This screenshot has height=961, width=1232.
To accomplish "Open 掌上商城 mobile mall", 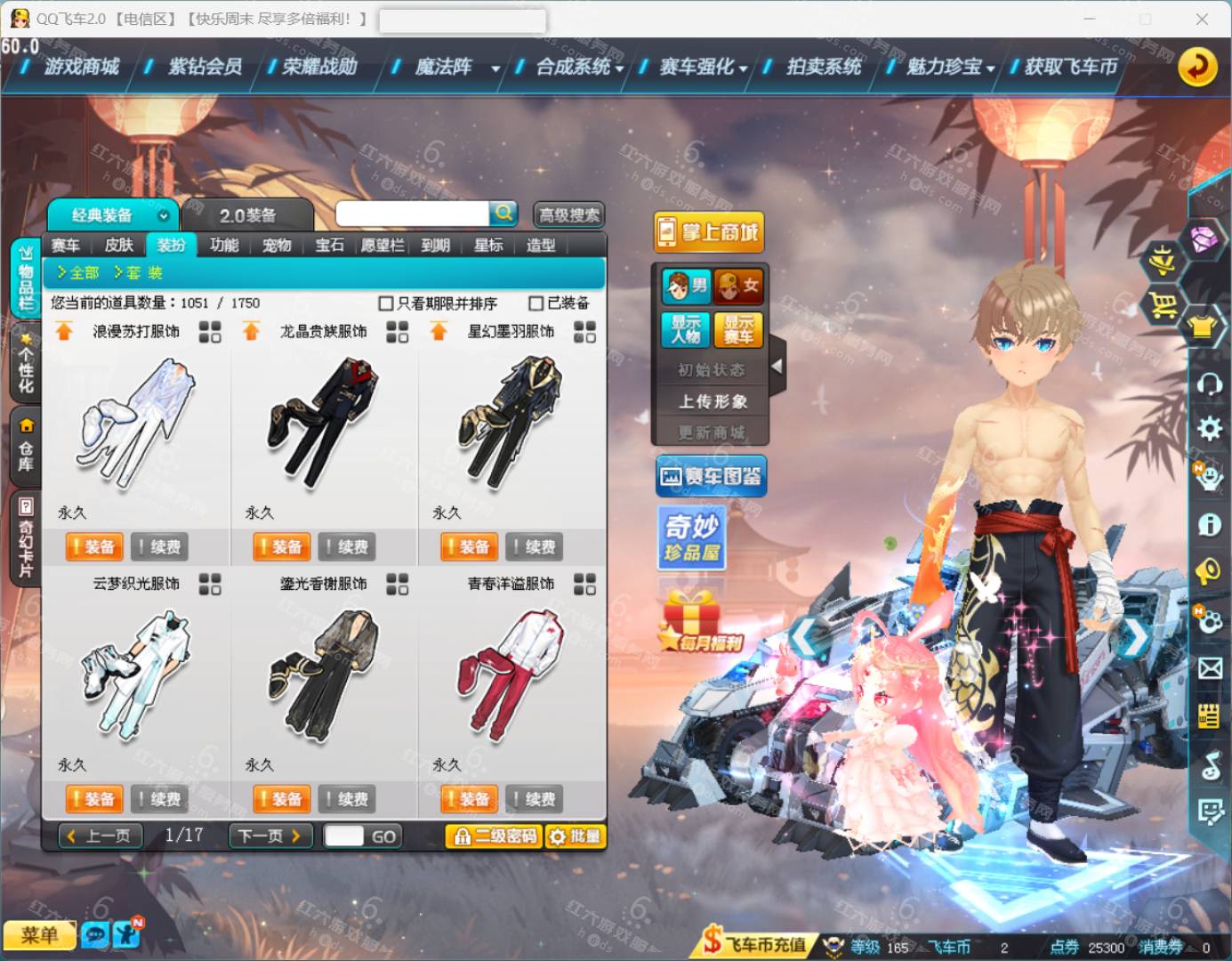I will [x=709, y=233].
